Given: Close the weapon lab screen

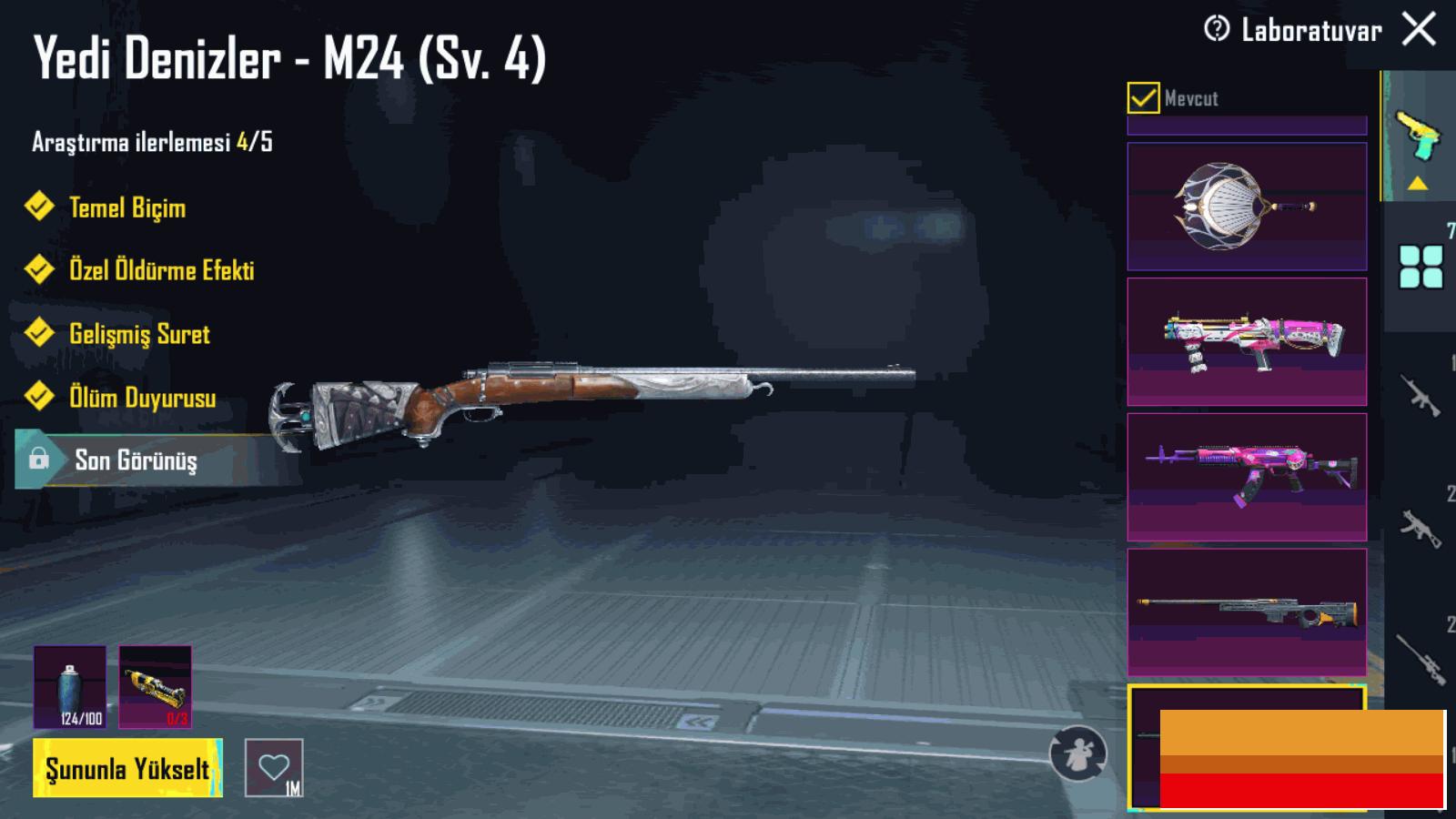Looking at the screenshot, I should (1419, 29).
